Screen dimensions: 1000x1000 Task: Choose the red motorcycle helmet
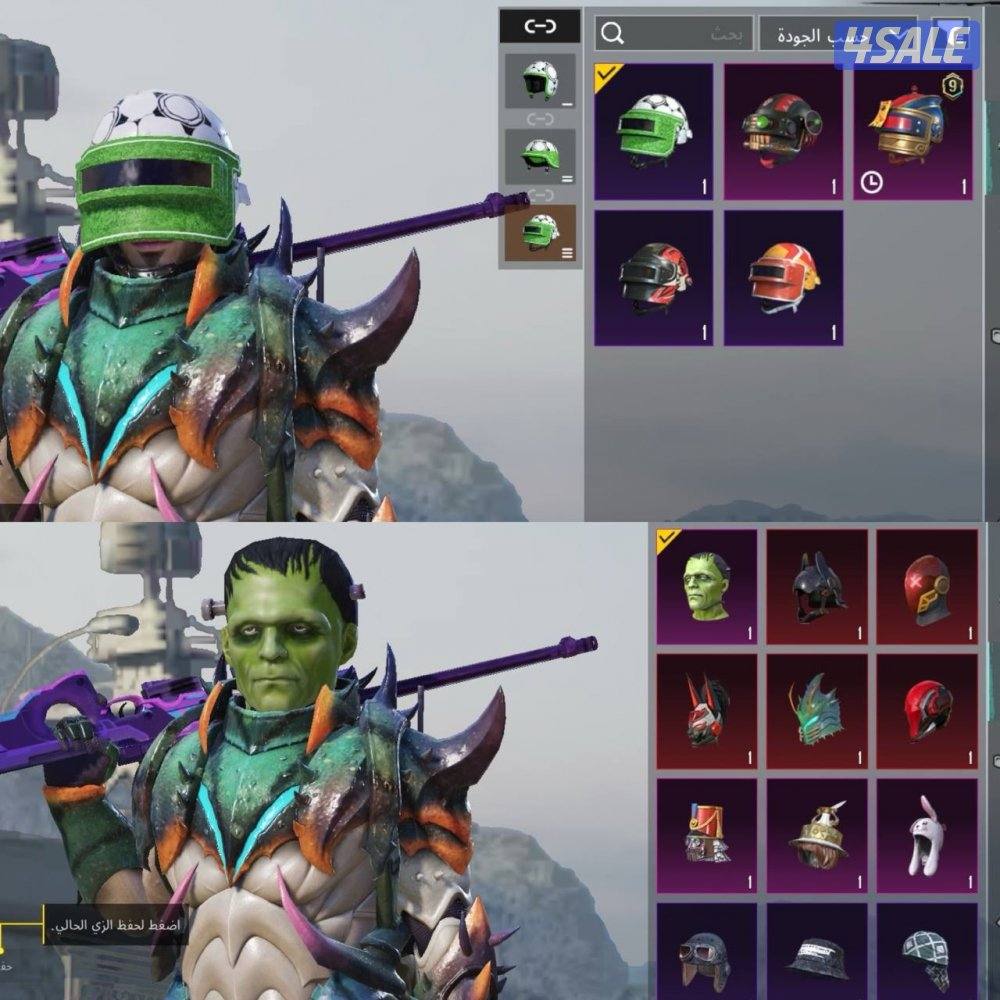tap(927, 711)
